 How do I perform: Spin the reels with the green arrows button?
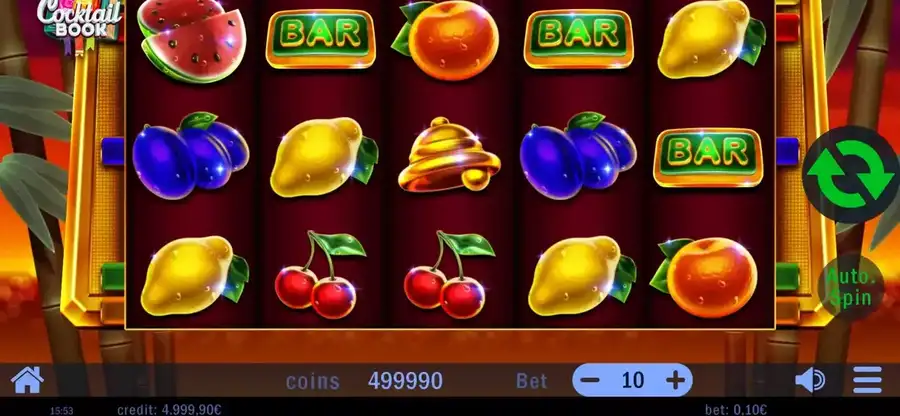(852, 177)
